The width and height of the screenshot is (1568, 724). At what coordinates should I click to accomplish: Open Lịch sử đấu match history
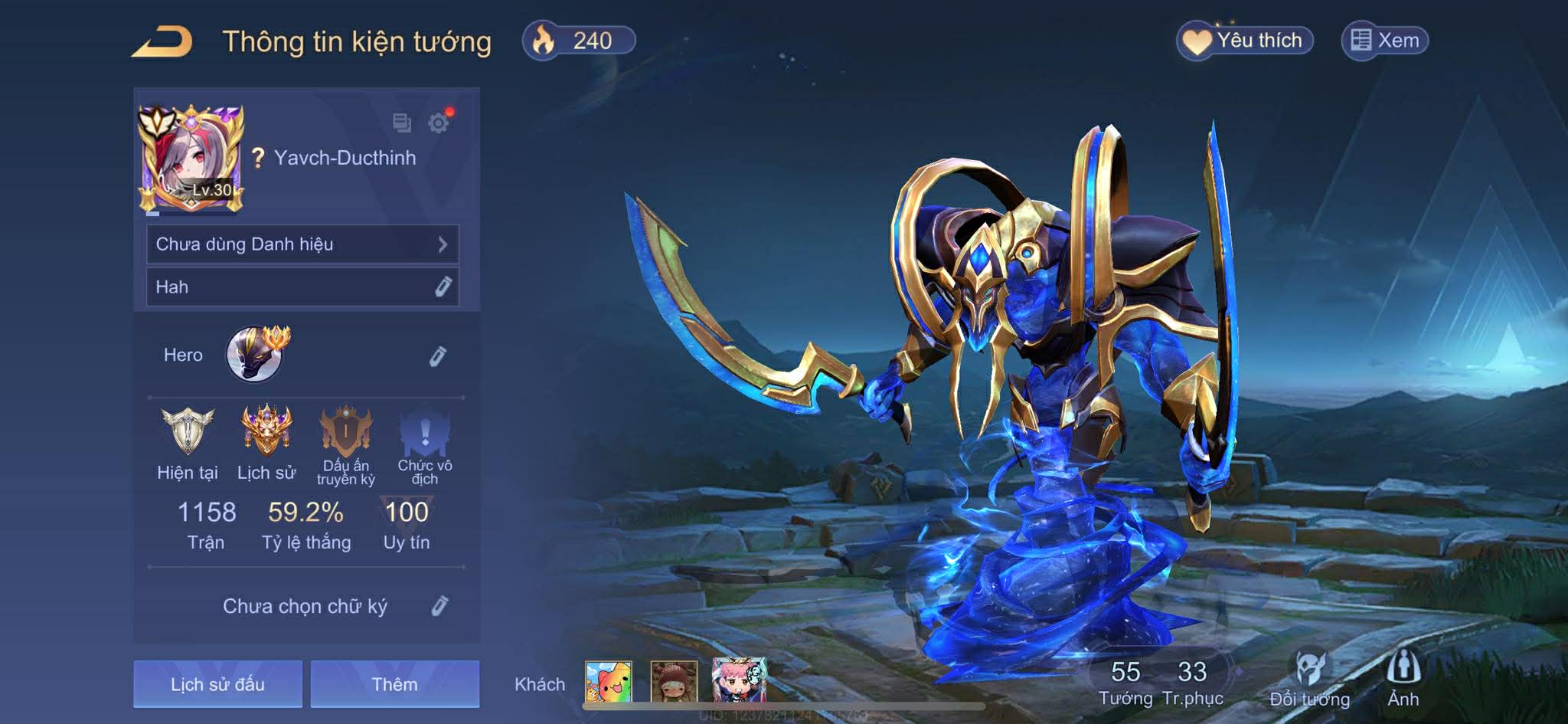tap(217, 683)
